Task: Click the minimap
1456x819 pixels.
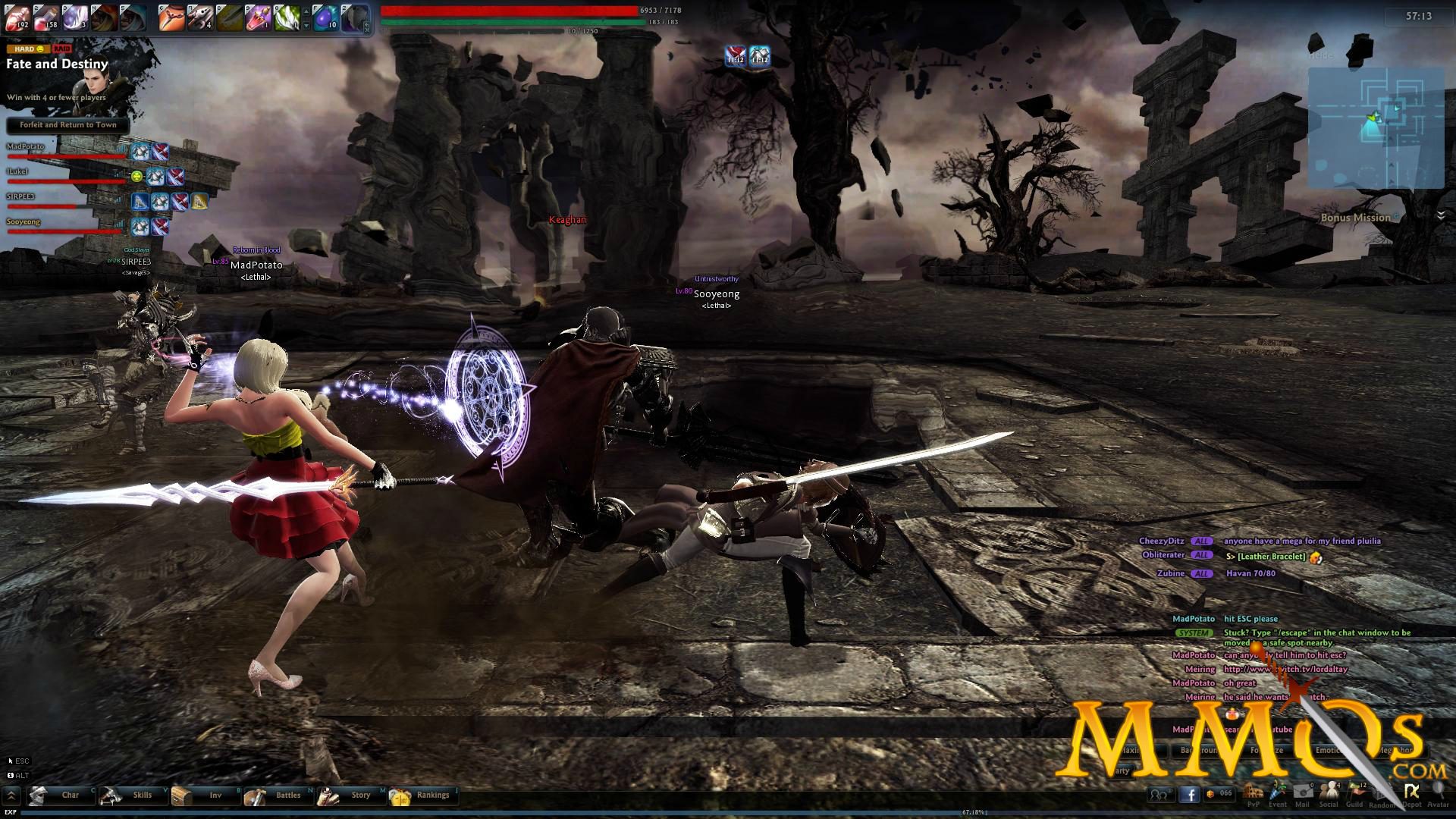Action: pos(1376,127)
